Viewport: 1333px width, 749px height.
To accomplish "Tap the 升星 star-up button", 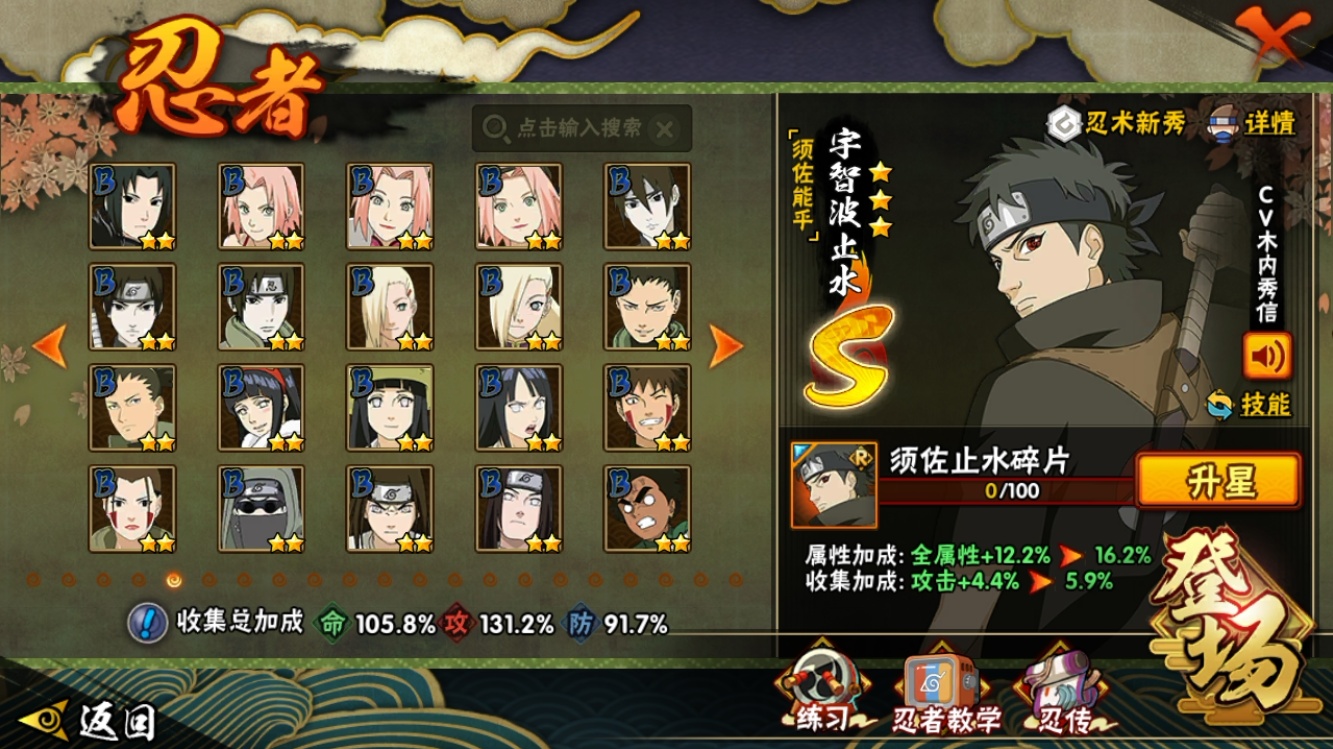I will 1219,480.
